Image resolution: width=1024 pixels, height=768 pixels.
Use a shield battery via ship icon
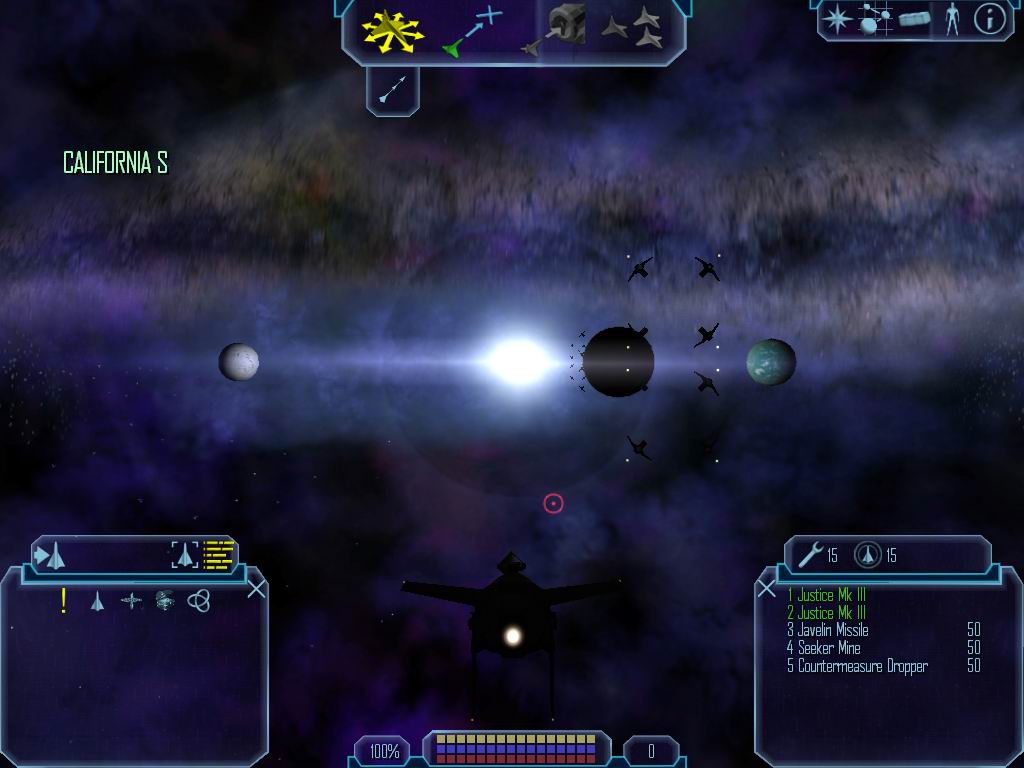[867, 555]
